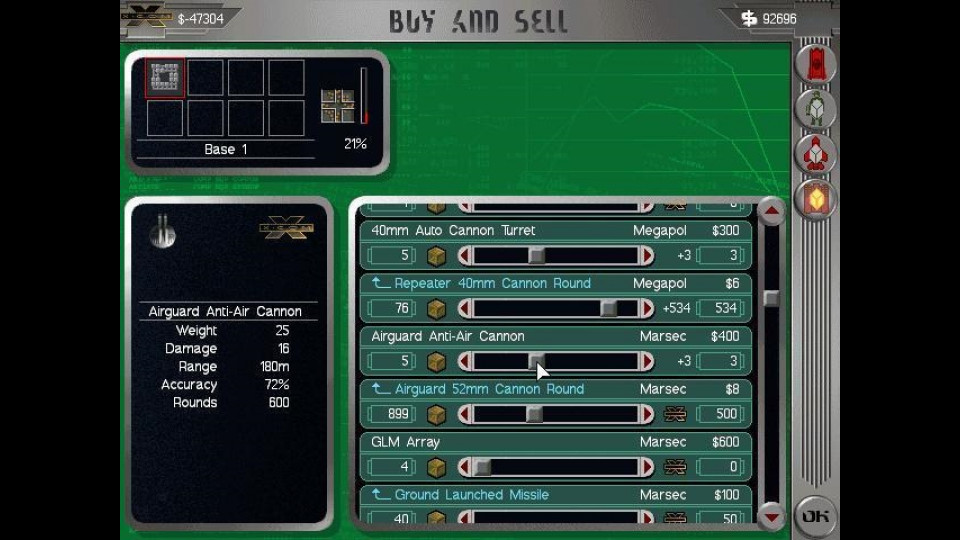Image resolution: width=960 pixels, height=540 pixels.
Task: Raise Airguard Anti-Air Cannon with right arrow
Action: click(647, 361)
